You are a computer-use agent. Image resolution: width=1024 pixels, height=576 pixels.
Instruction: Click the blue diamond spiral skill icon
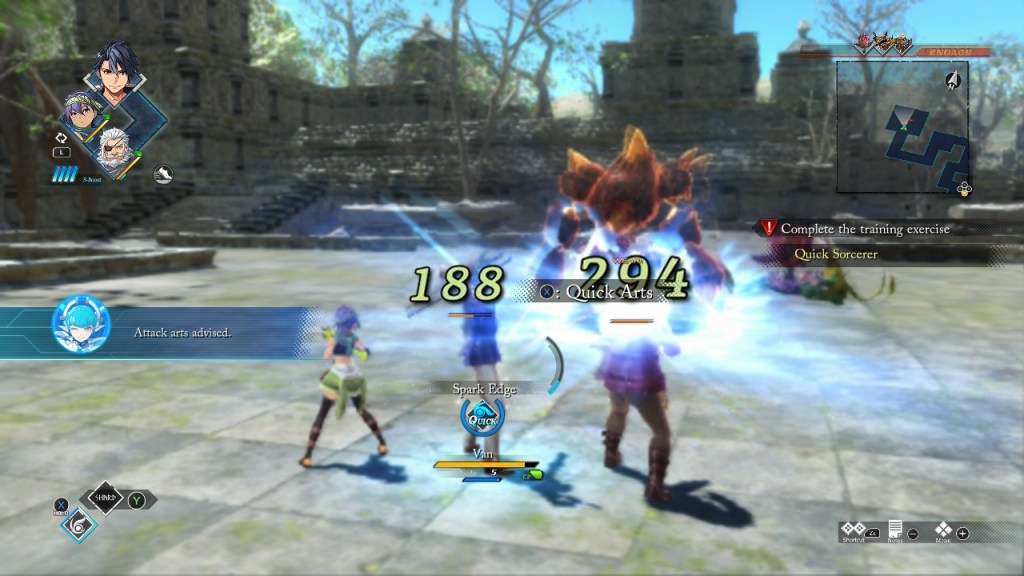(78, 524)
